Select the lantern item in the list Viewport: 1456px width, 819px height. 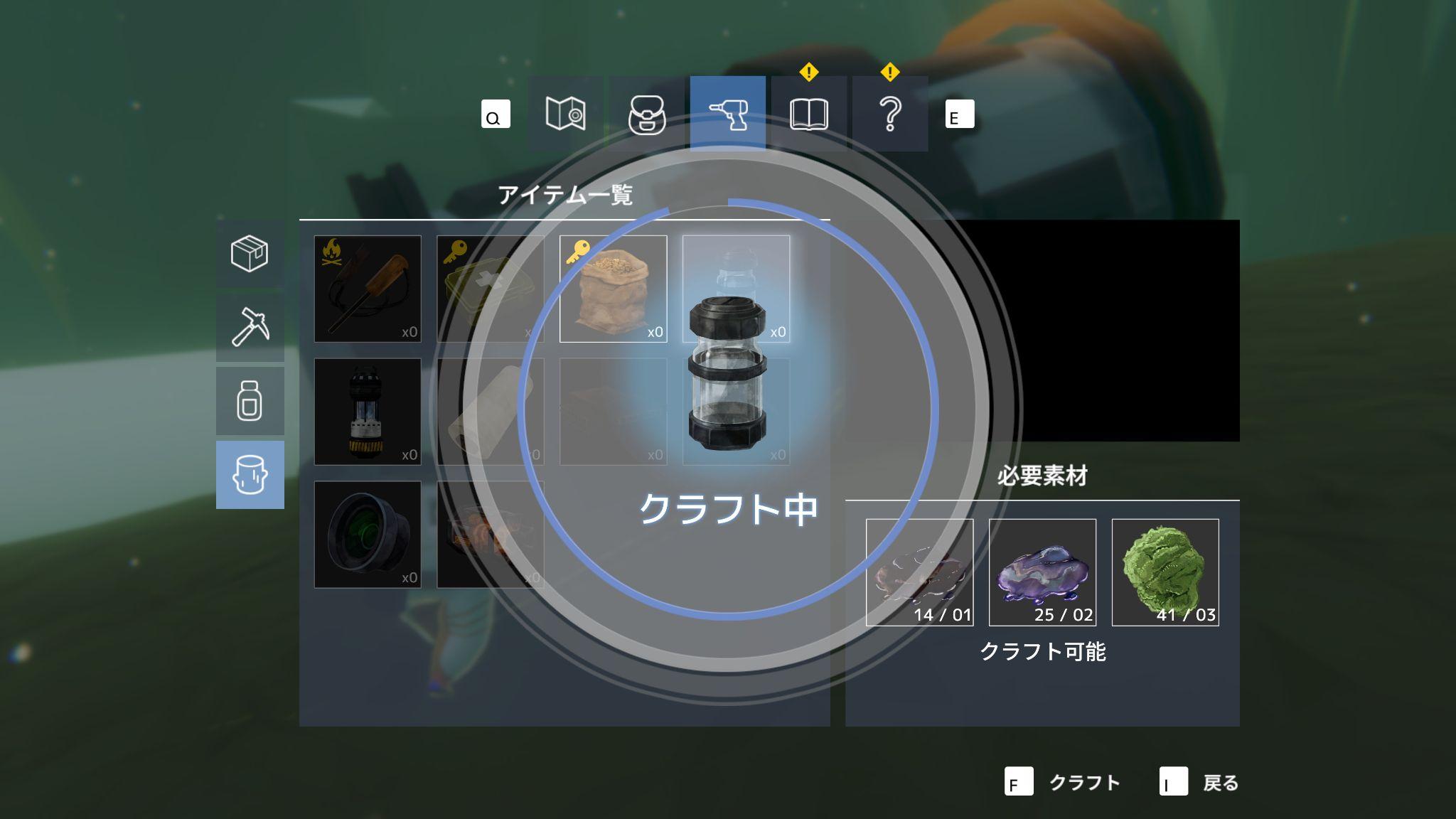pos(367,411)
